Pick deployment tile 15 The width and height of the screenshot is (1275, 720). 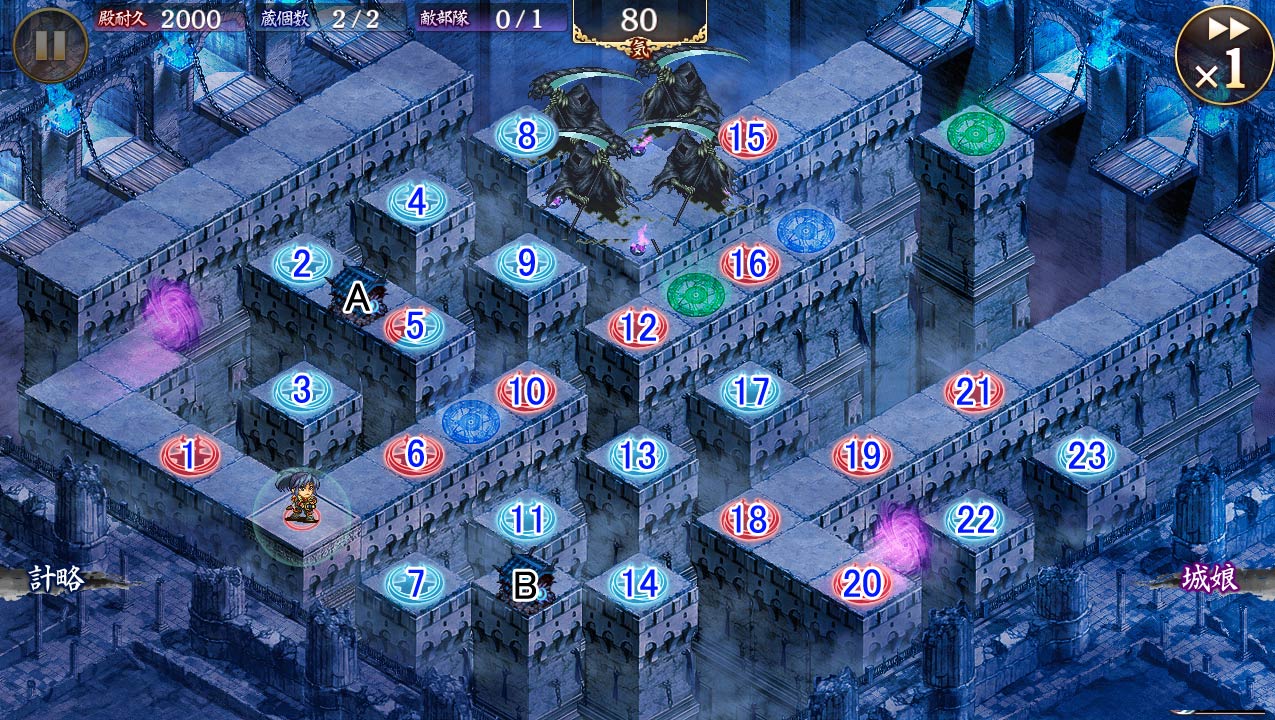(748, 139)
